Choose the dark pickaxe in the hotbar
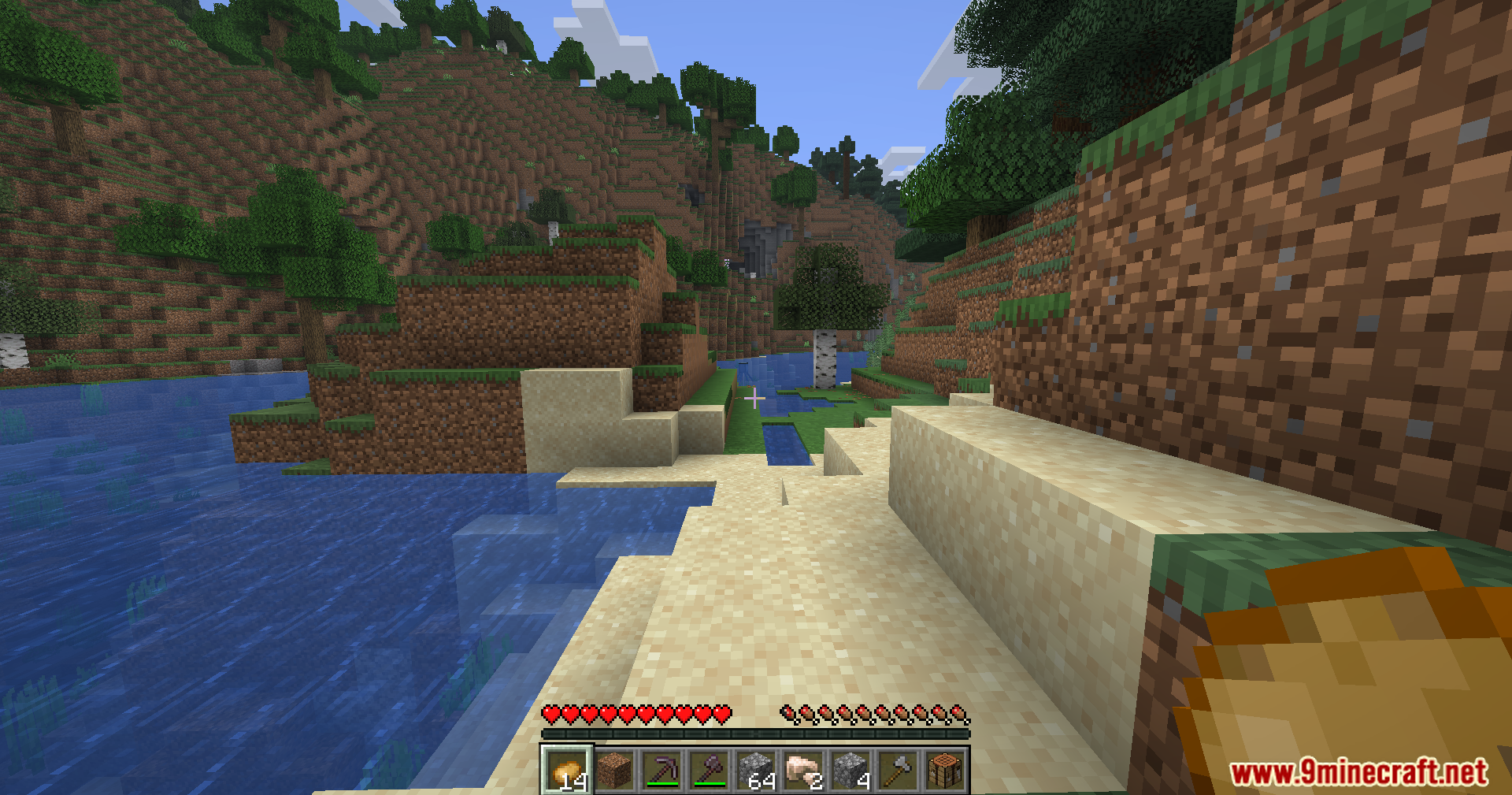The image size is (1512, 795). 661,771
